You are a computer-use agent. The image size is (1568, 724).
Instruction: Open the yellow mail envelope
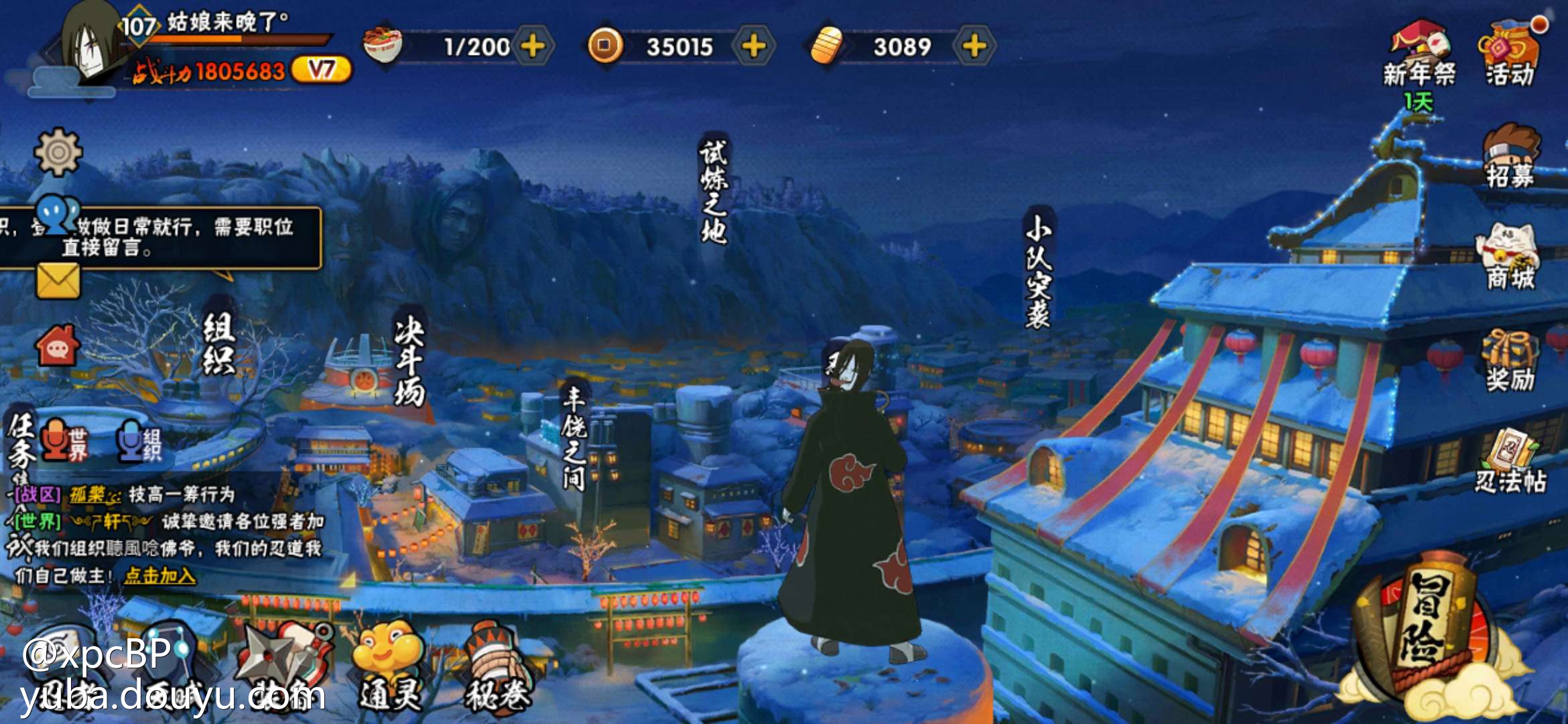(58, 281)
